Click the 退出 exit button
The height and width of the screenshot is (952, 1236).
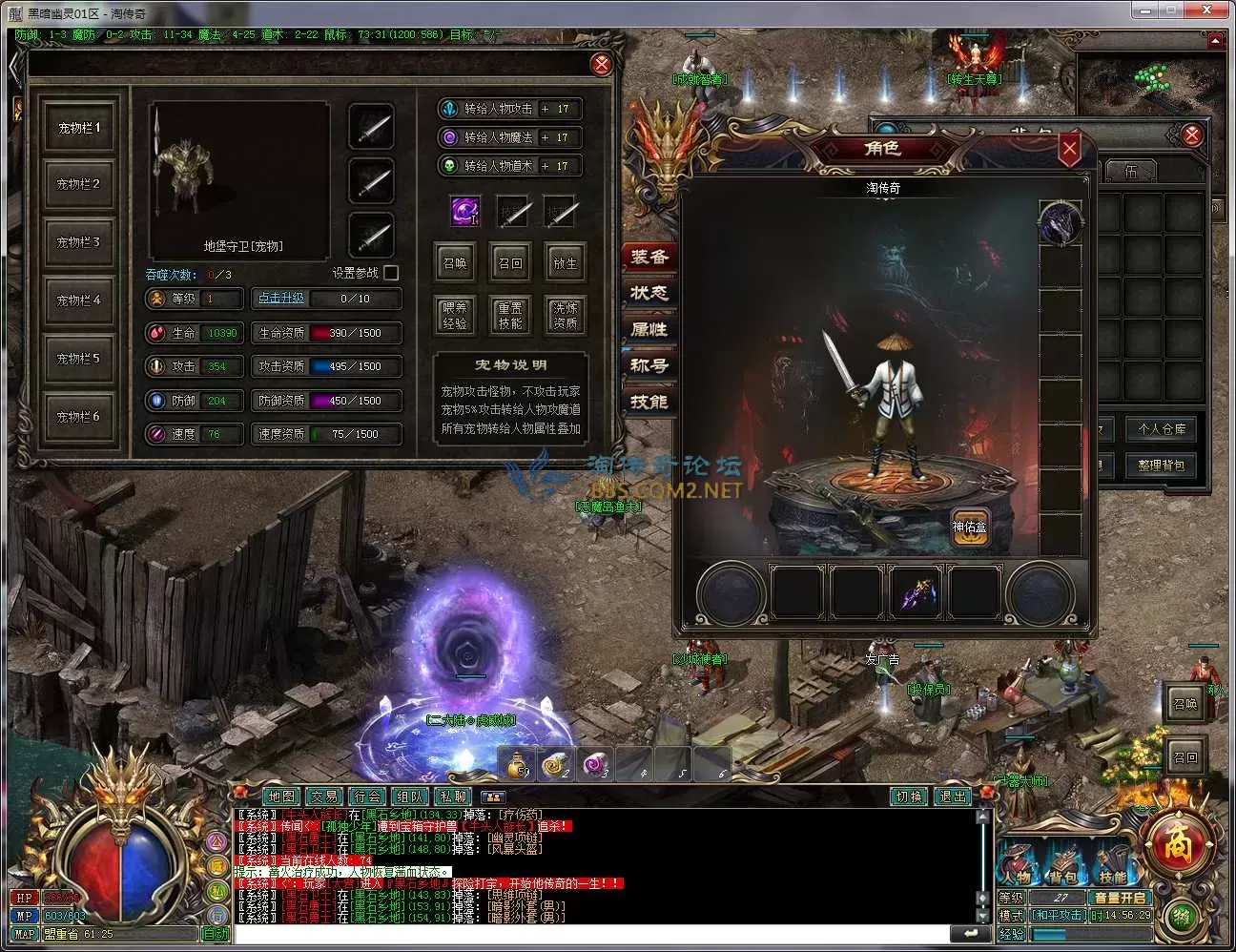coord(952,797)
